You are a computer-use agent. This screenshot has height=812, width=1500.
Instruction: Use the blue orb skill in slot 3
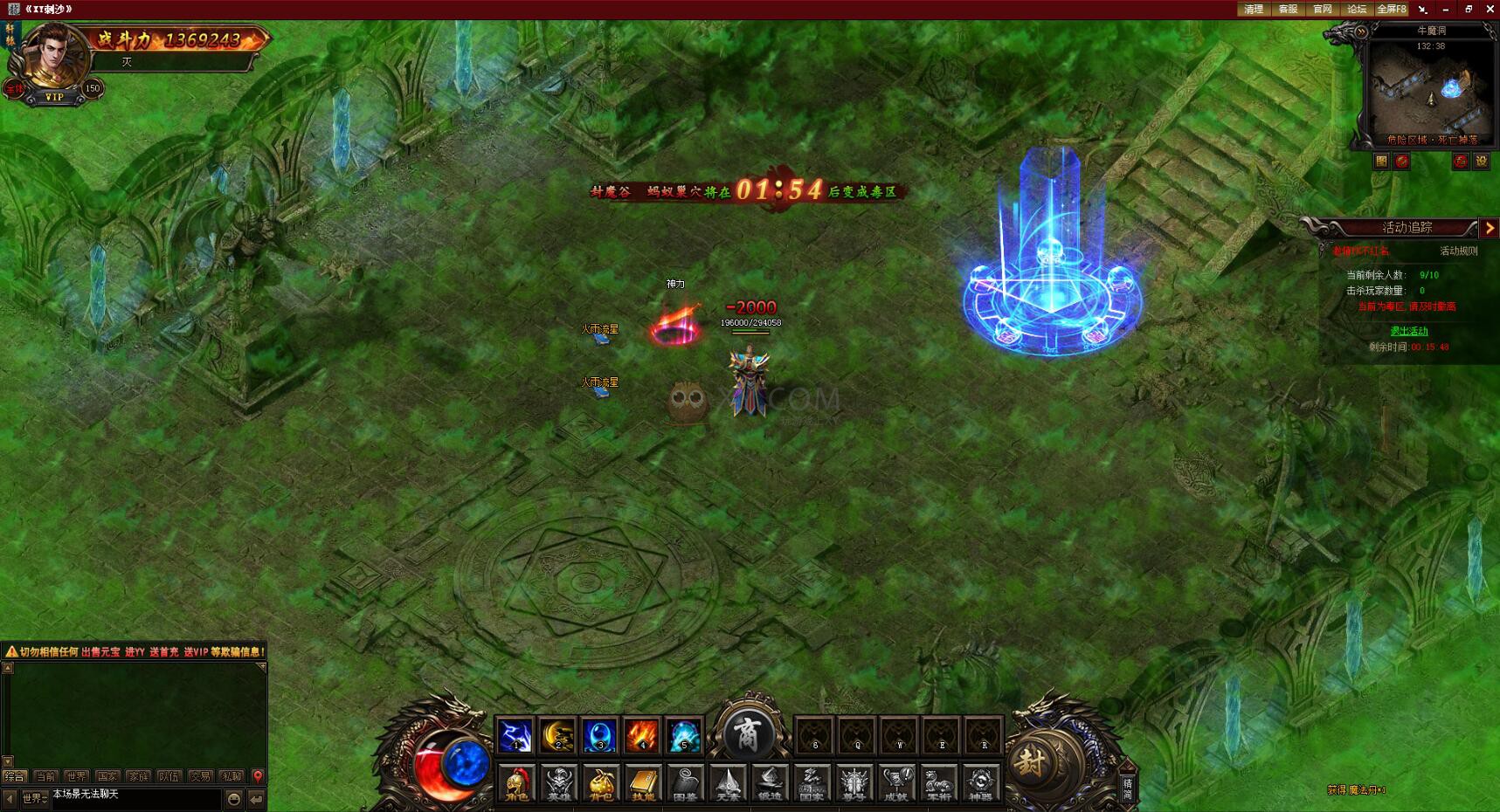(599, 735)
